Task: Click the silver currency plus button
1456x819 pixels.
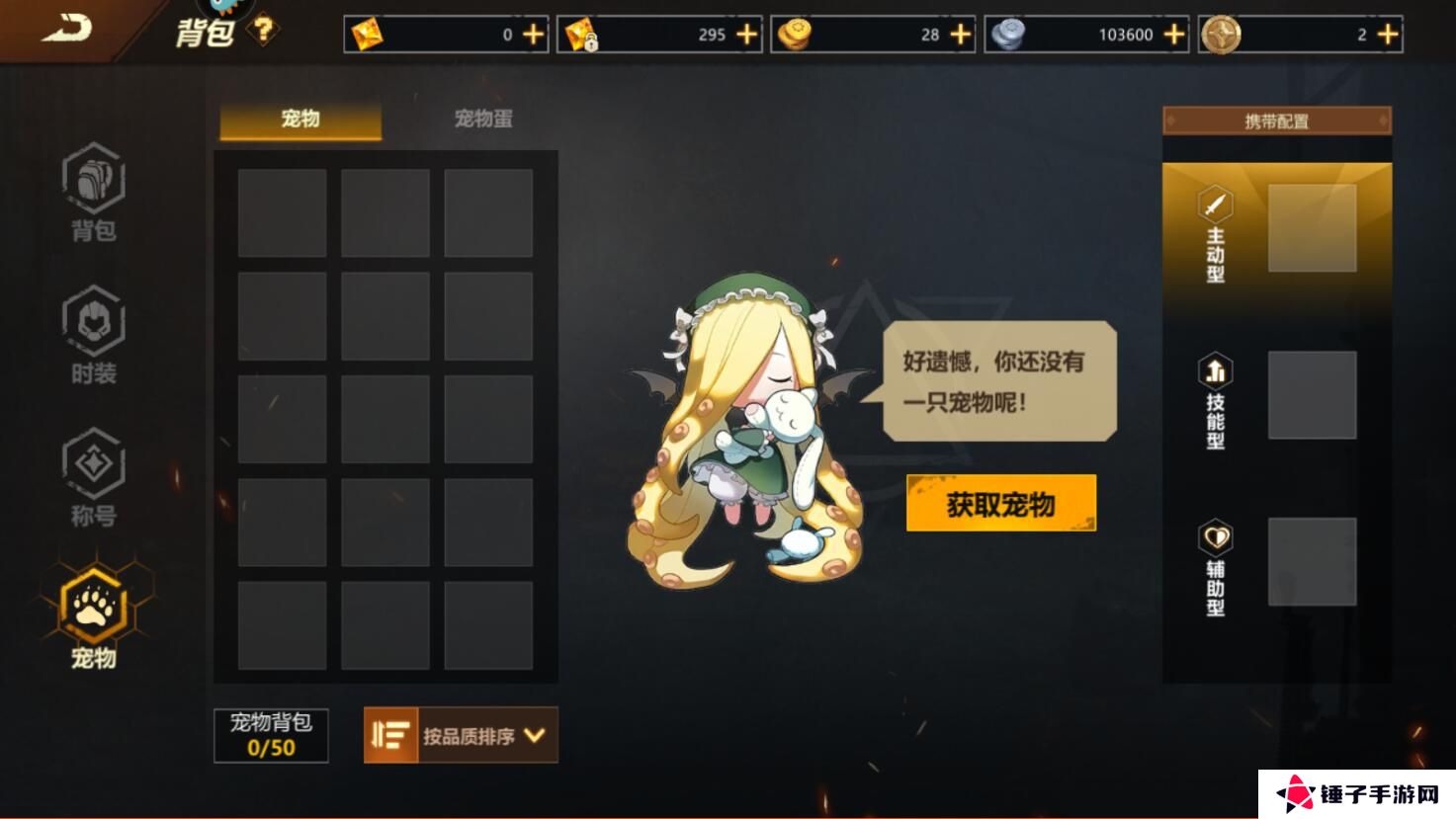Action: pyautogui.click(x=1172, y=35)
